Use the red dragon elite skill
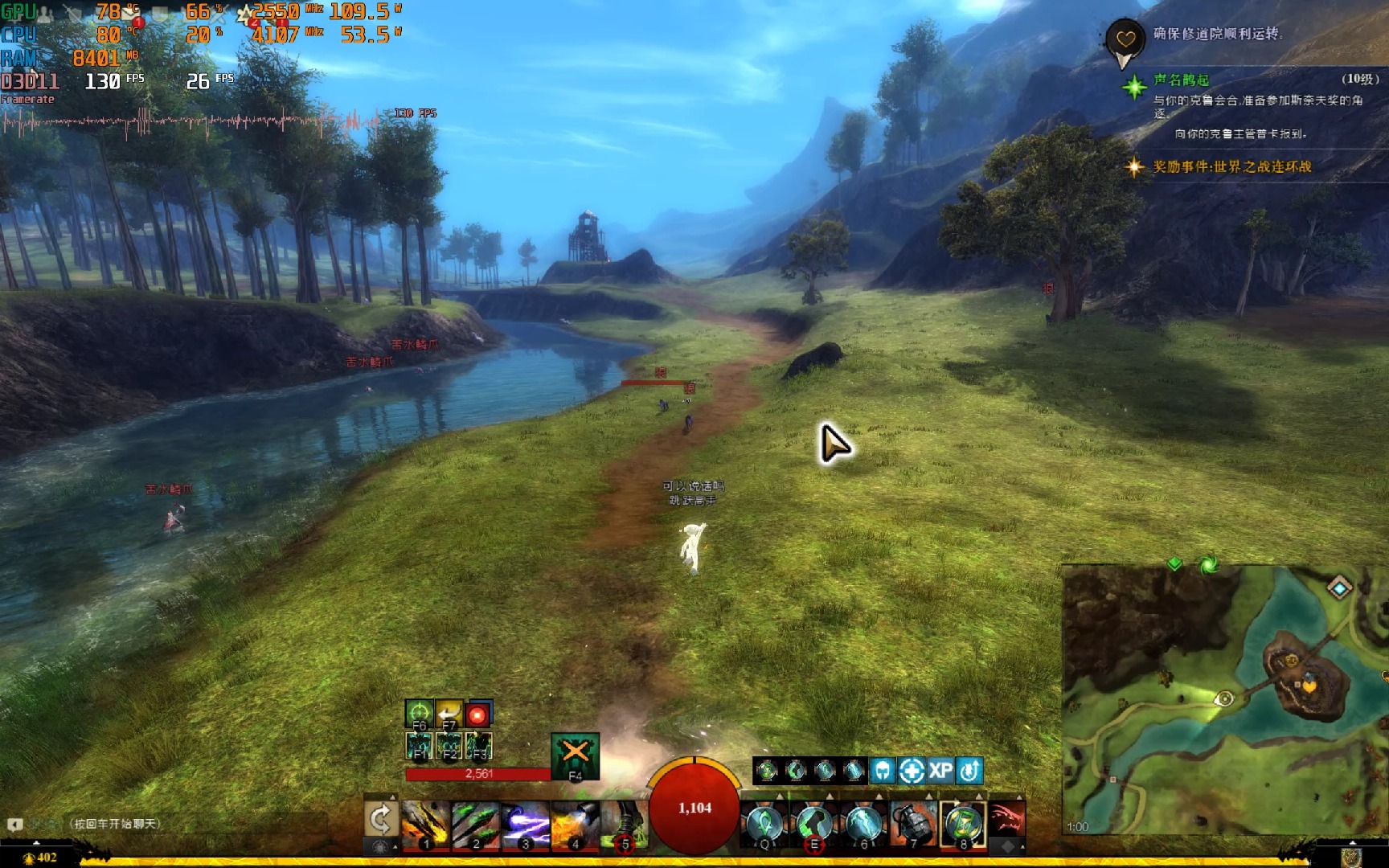 click(x=1006, y=820)
